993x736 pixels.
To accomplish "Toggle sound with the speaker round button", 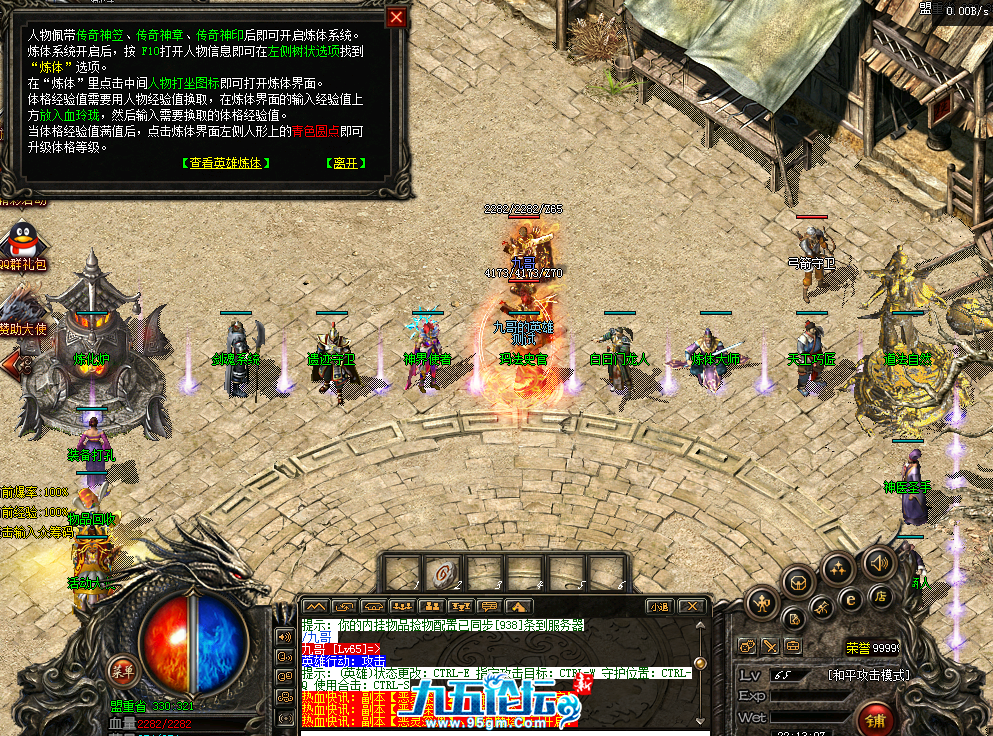I will coord(879,561).
